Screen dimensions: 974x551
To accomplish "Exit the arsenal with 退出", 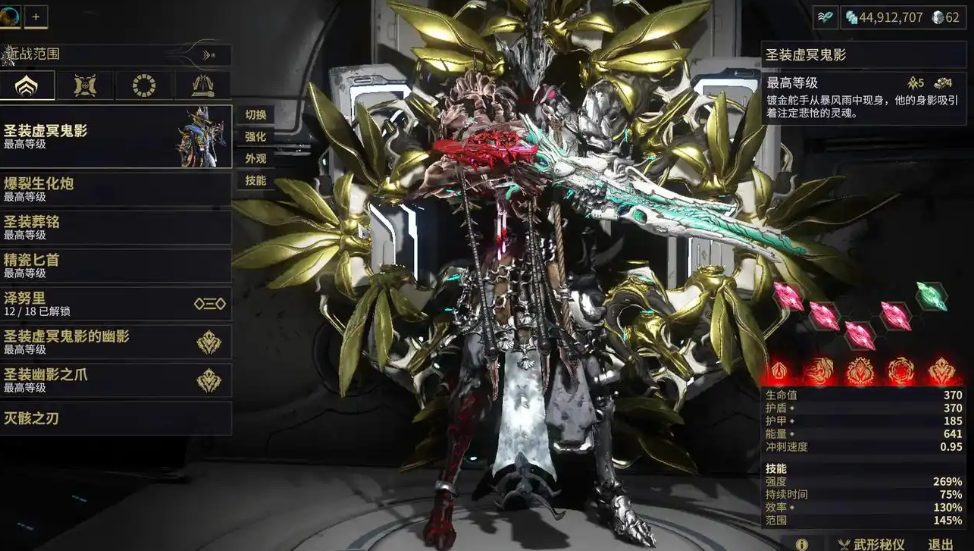I will 940,544.
